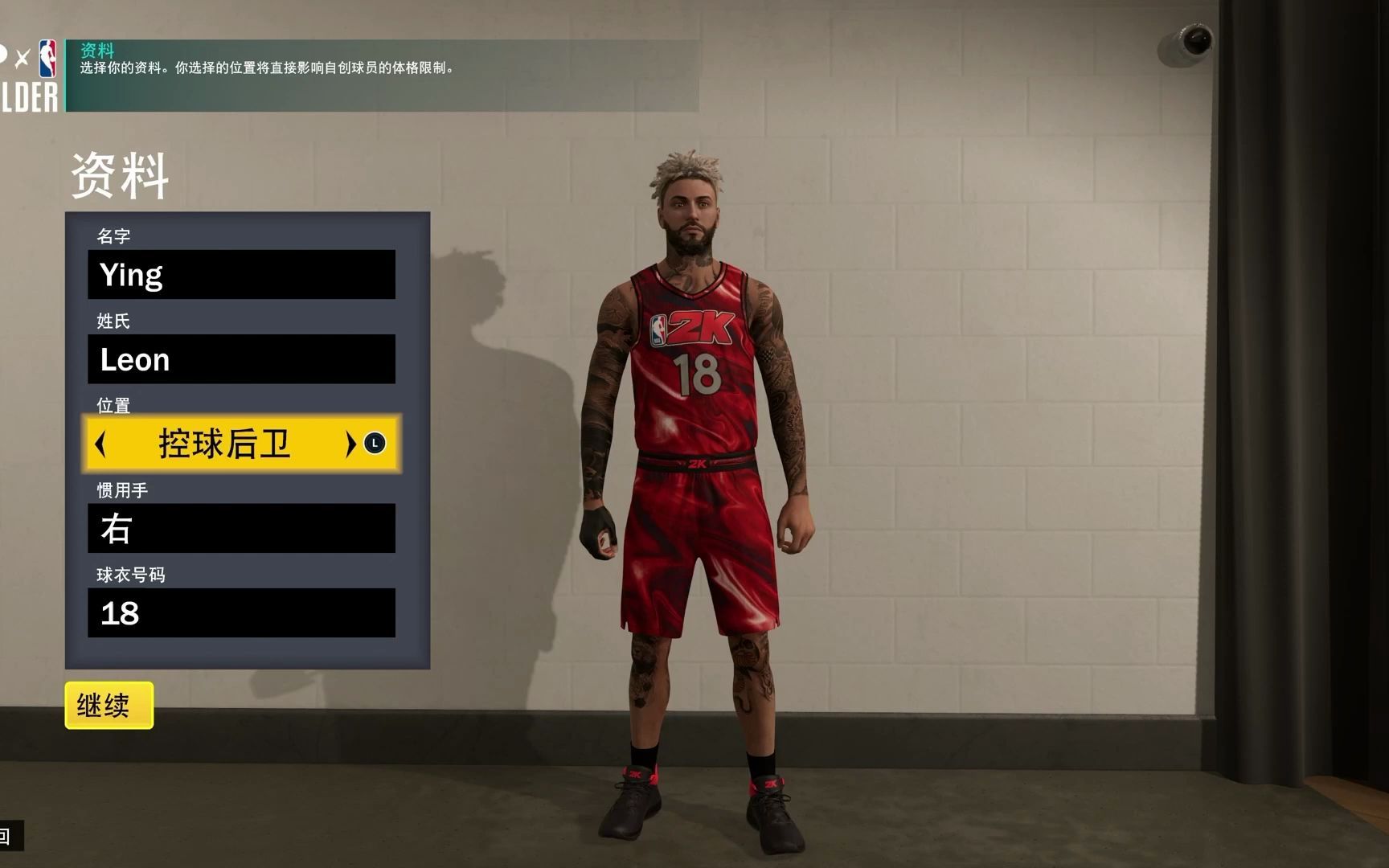Click the 资料 description text link
This screenshot has height=868, width=1389.
(265, 68)
